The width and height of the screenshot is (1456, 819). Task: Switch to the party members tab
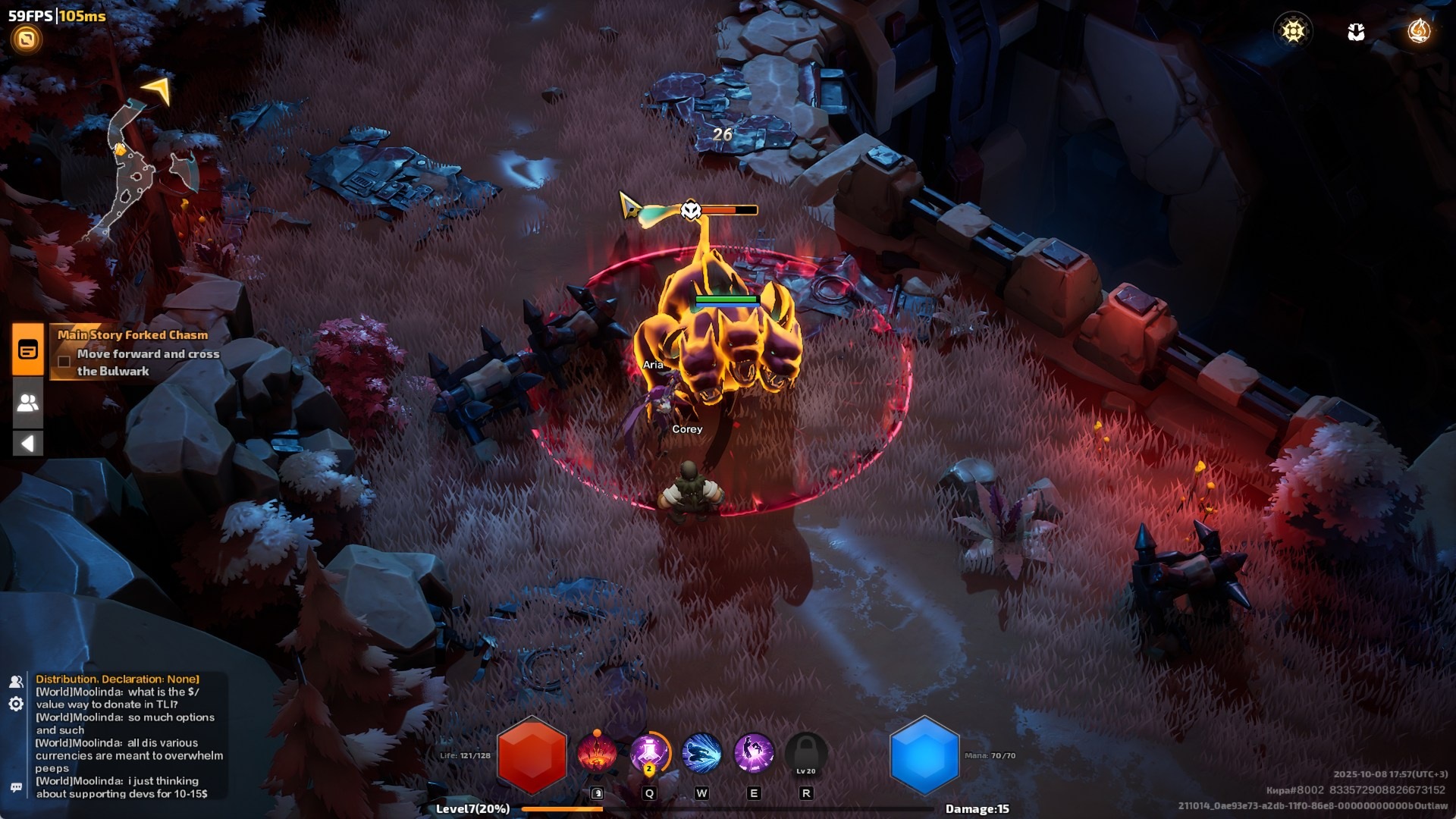(28, 403)
